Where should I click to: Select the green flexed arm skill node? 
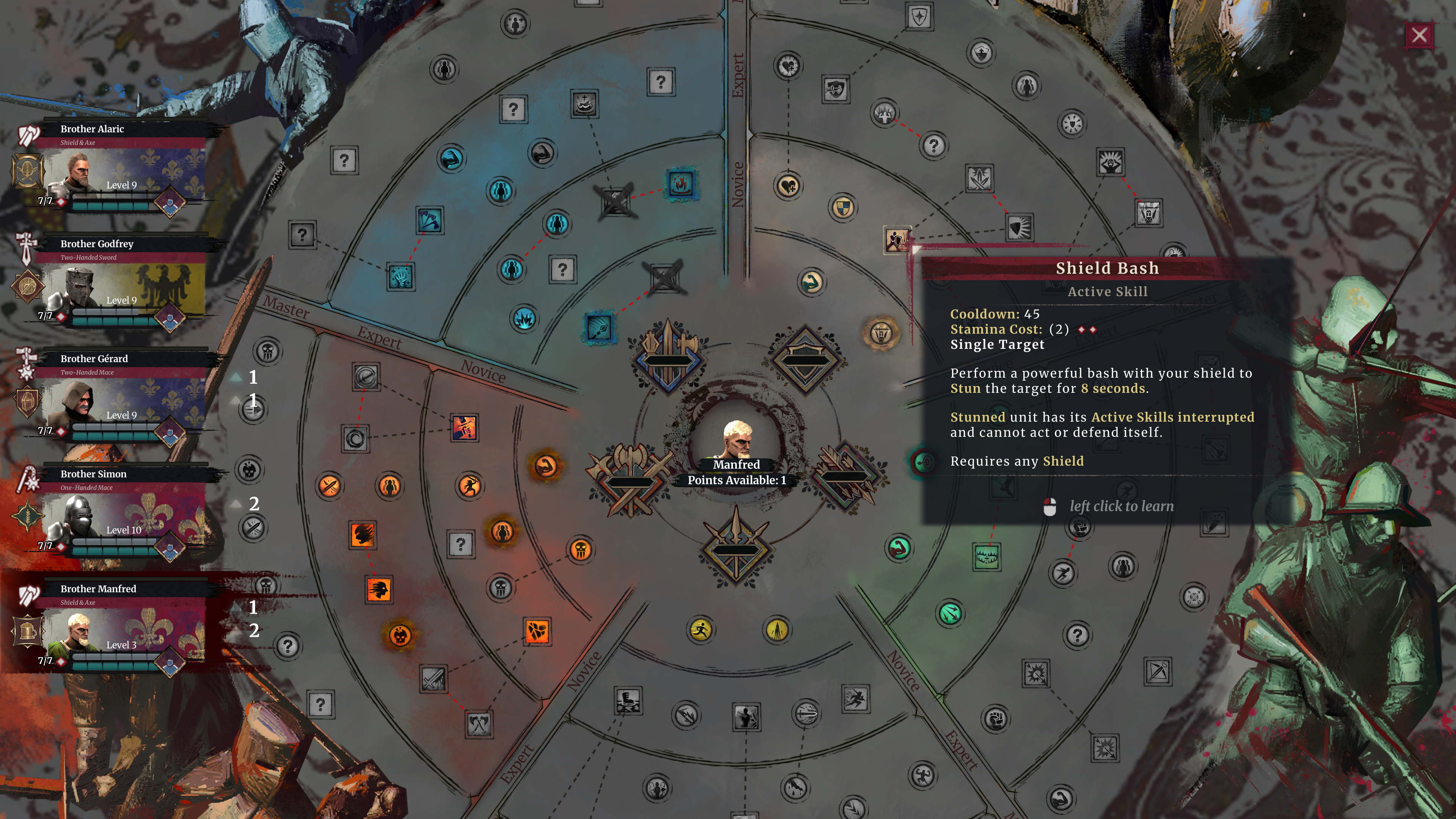899,548
